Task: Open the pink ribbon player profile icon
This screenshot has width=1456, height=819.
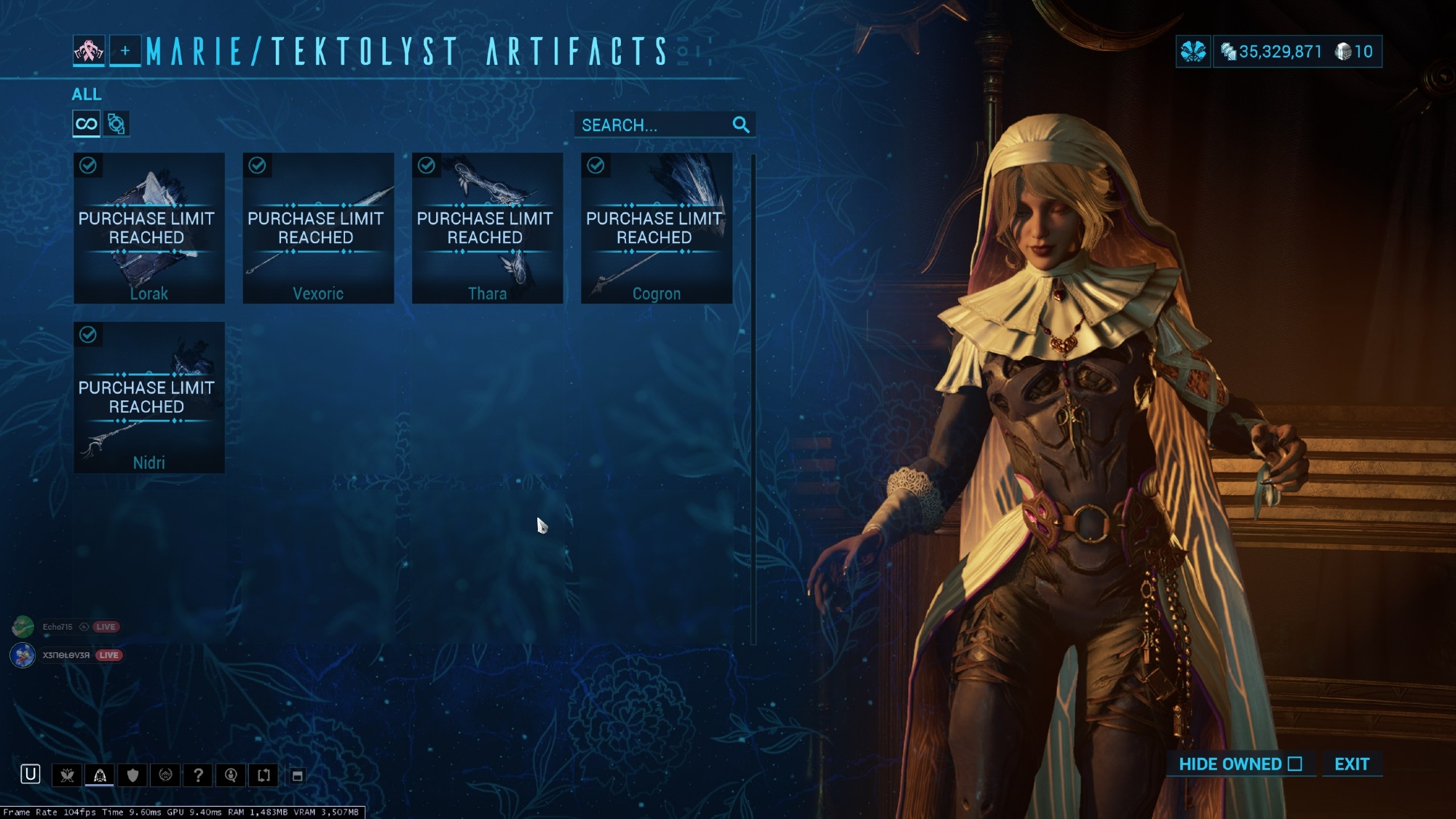Action: tap(89, 51)
